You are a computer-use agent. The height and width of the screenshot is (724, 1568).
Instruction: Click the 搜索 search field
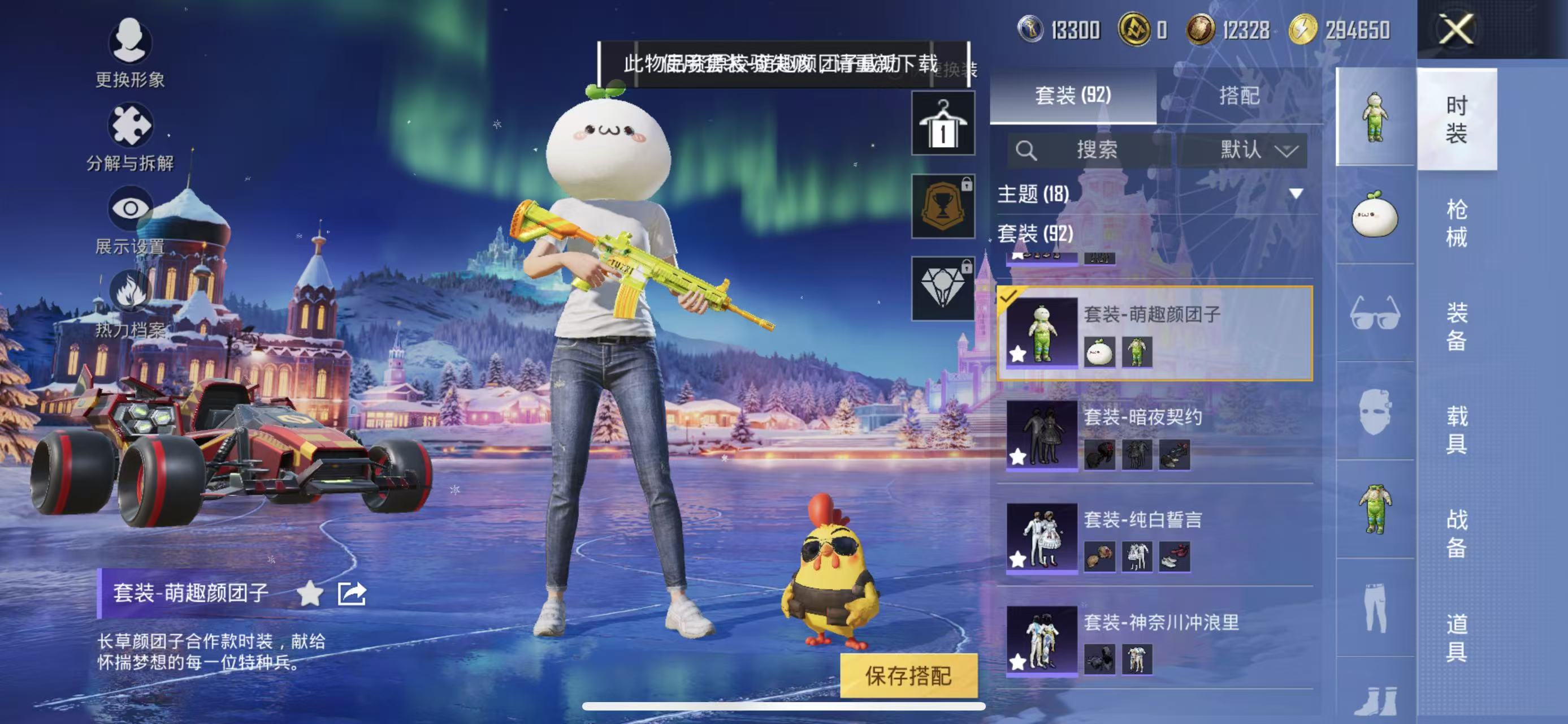point(1090,150)
